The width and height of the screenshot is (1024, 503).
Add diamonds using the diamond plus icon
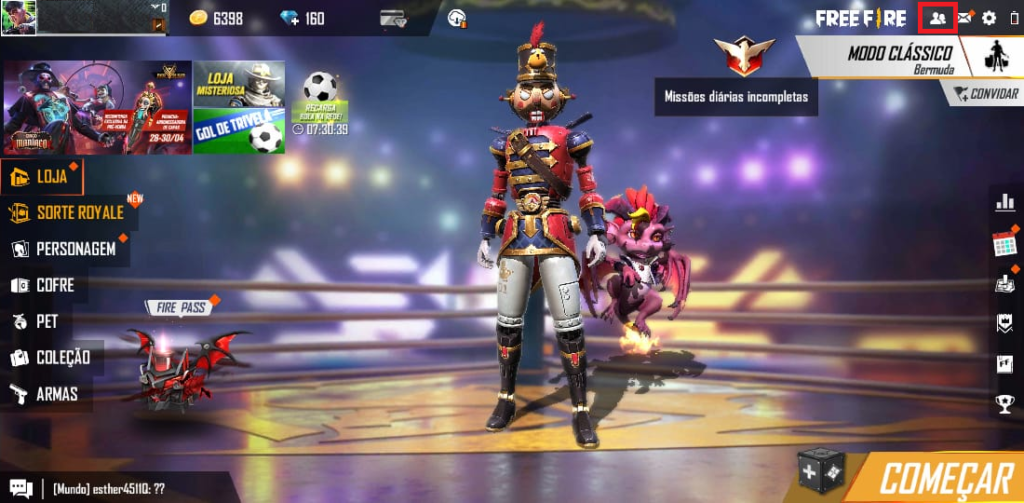[290, 18]
